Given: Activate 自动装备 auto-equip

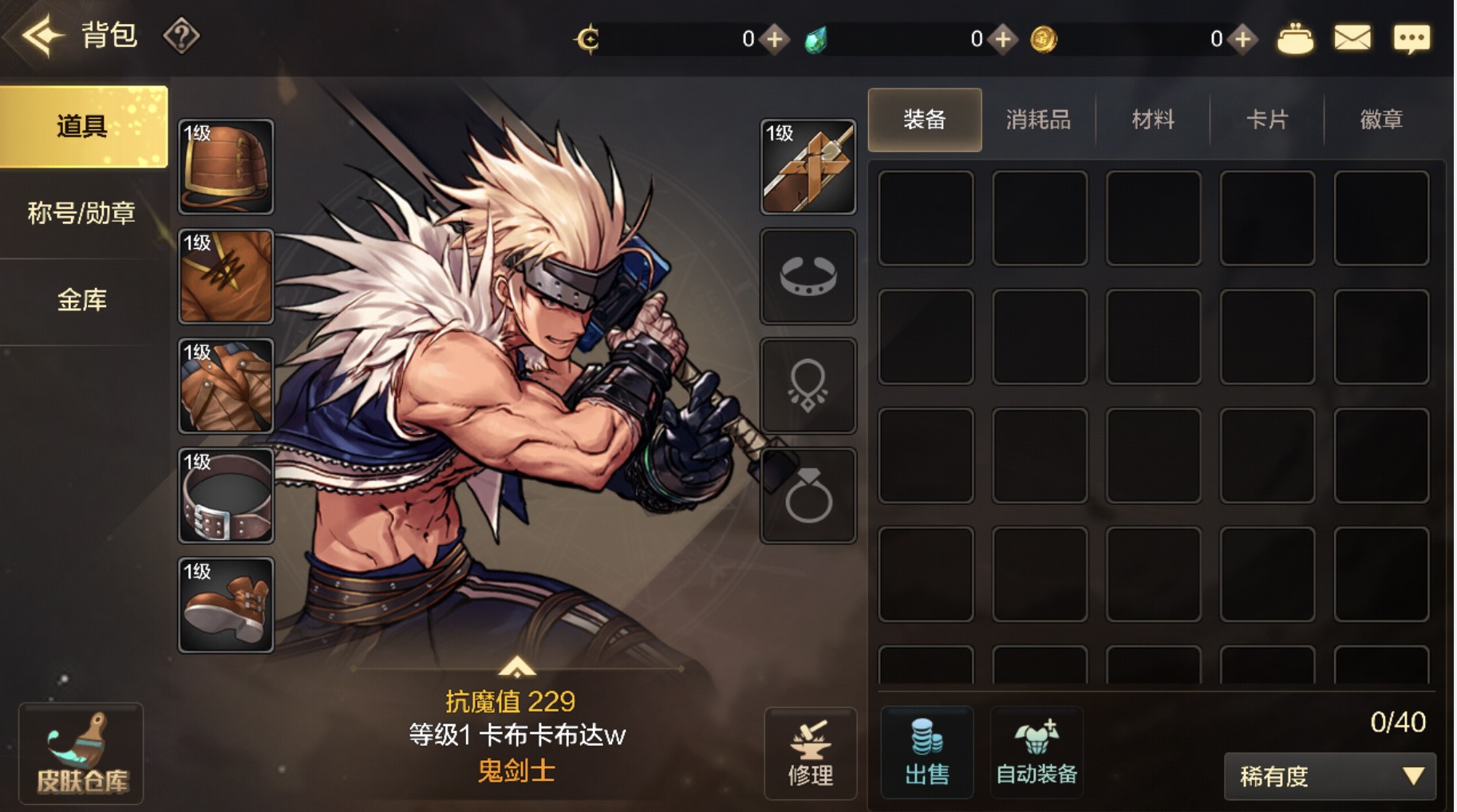Looking at the screenshot, I should click(x=1036, y=753).
